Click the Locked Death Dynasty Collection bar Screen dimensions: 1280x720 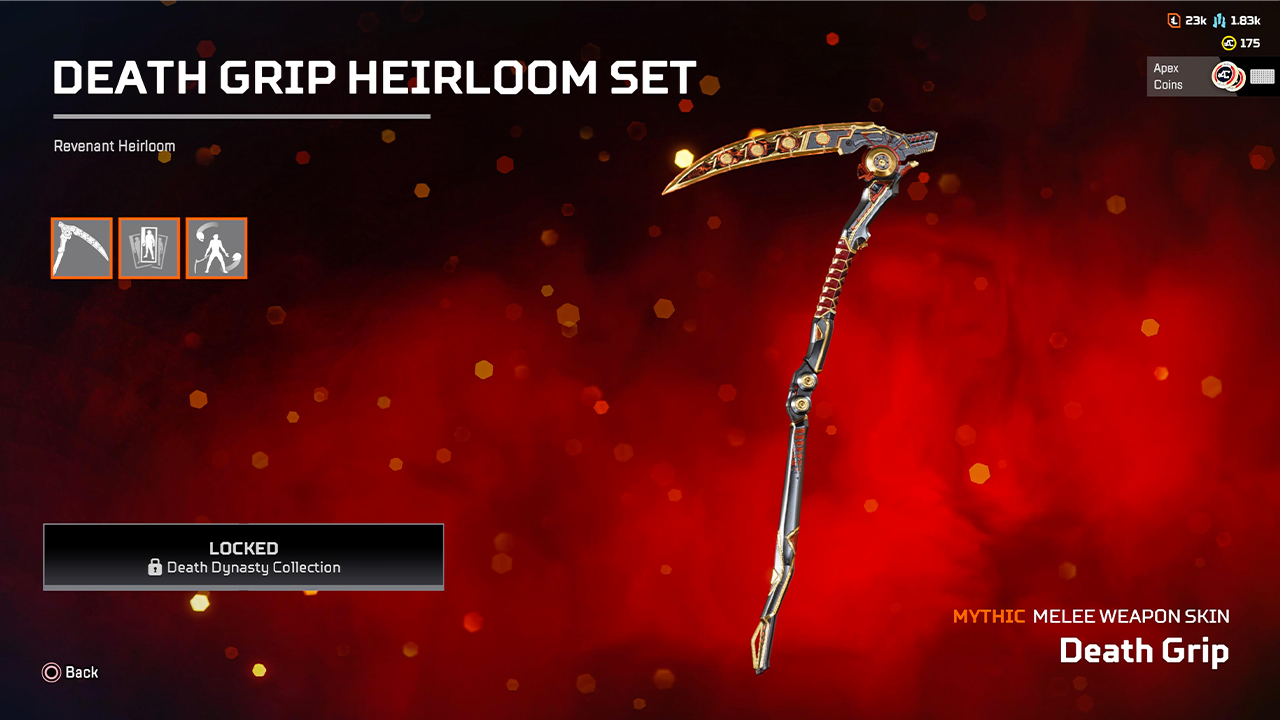(x=243, y=557)
